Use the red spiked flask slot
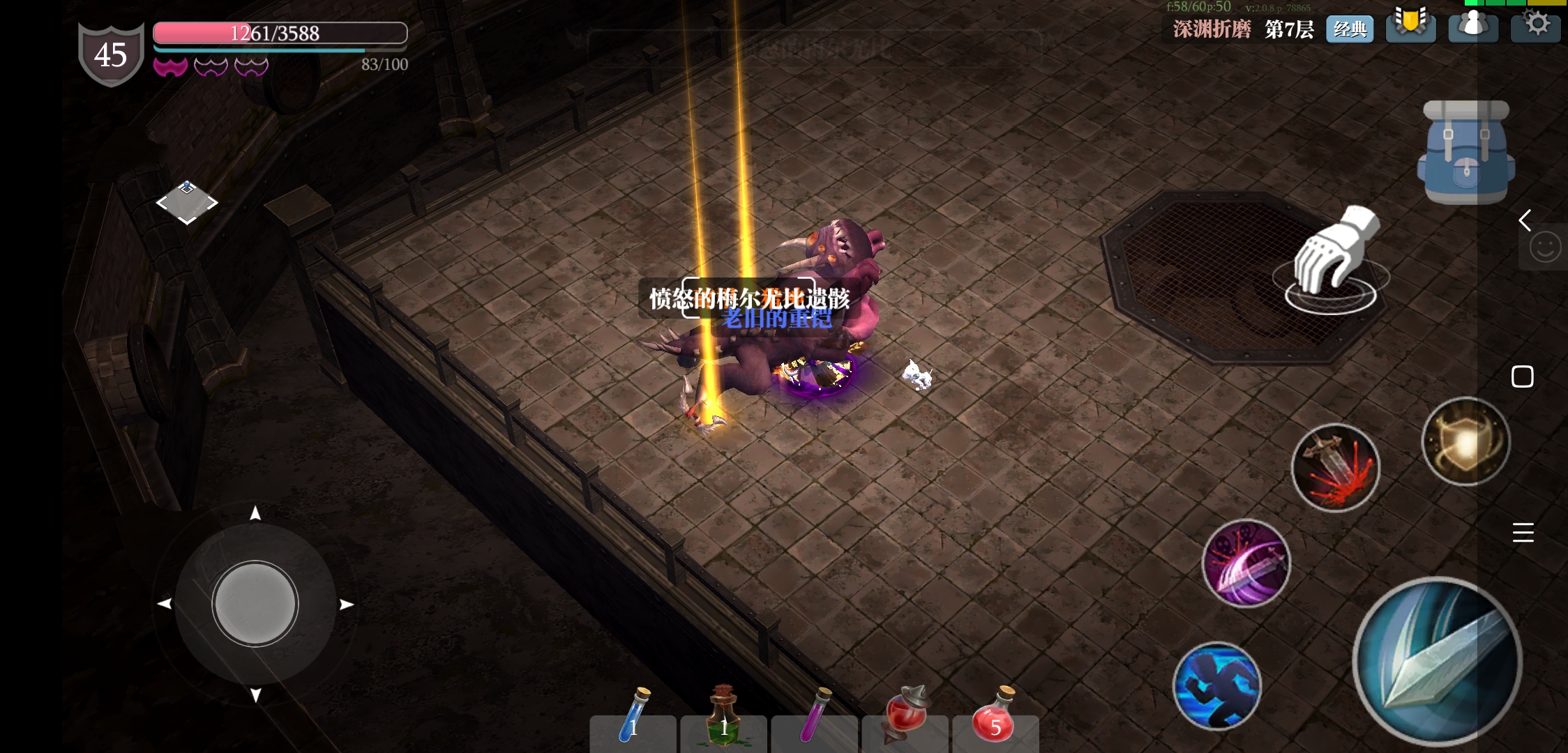This screenshot has height=753, width=1568. (x=905, y=718)
